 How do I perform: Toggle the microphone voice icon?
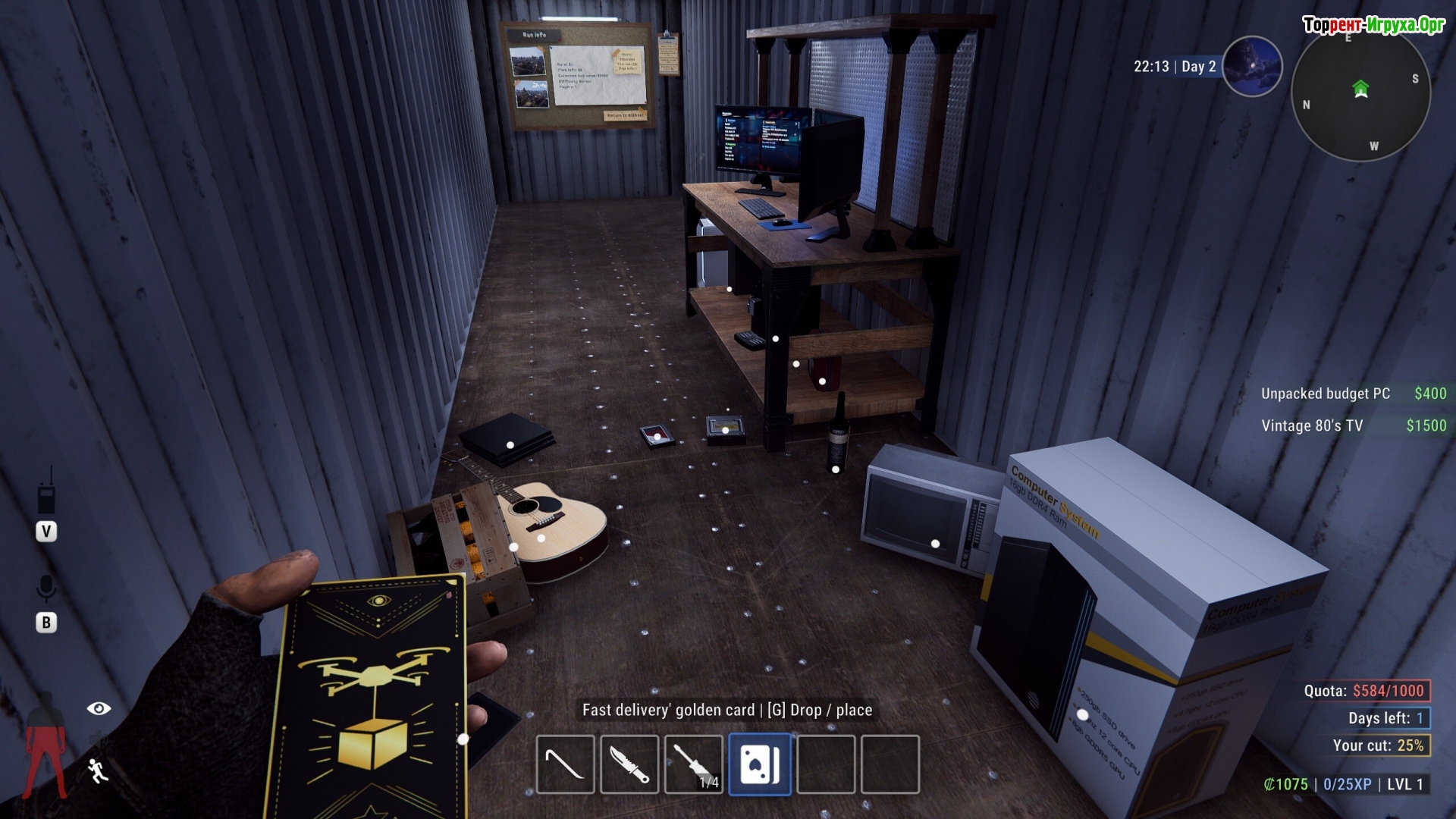(x=46, y=588)
